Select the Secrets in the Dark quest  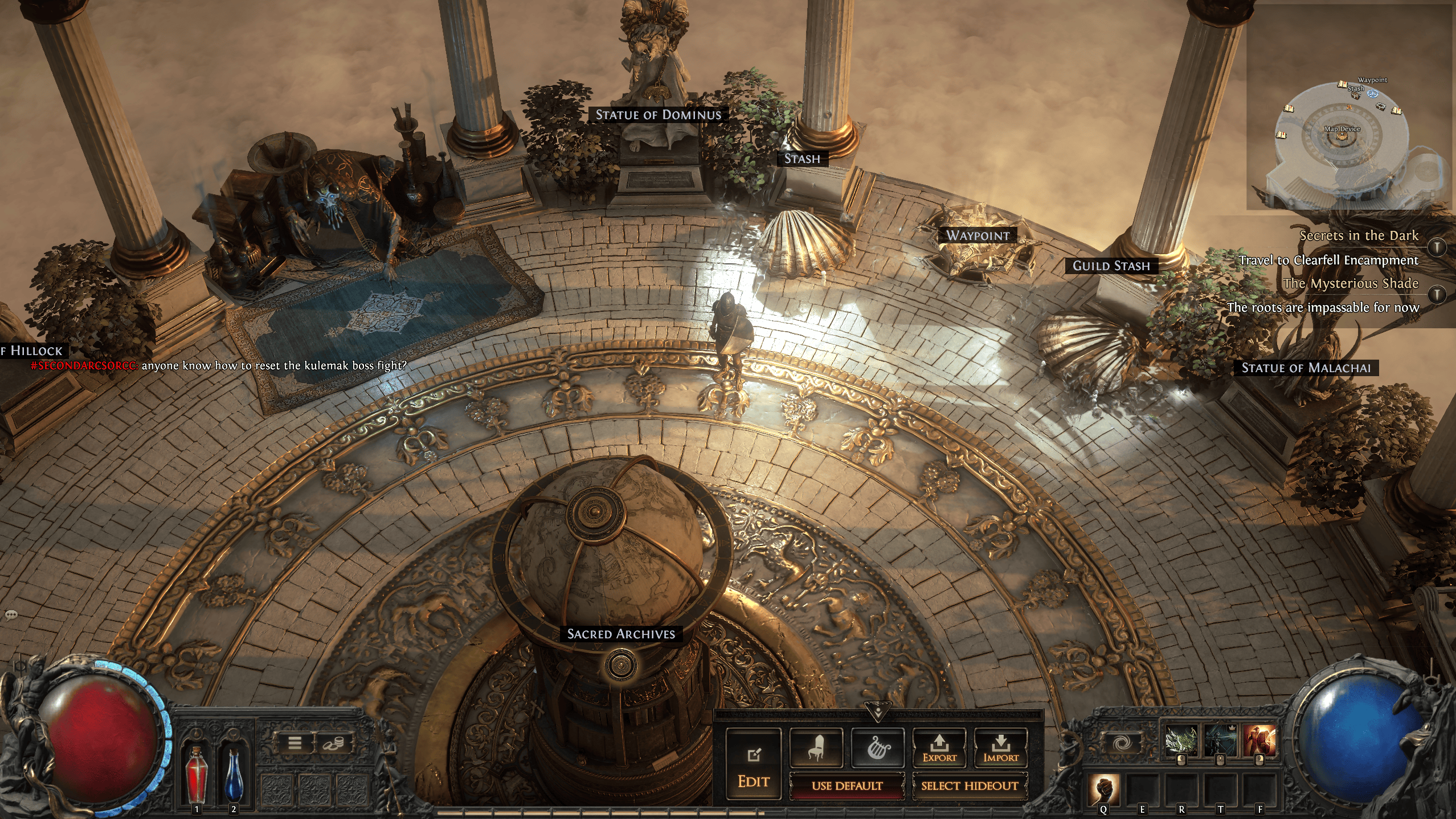pyautogui.click(x=1359, y=235)
